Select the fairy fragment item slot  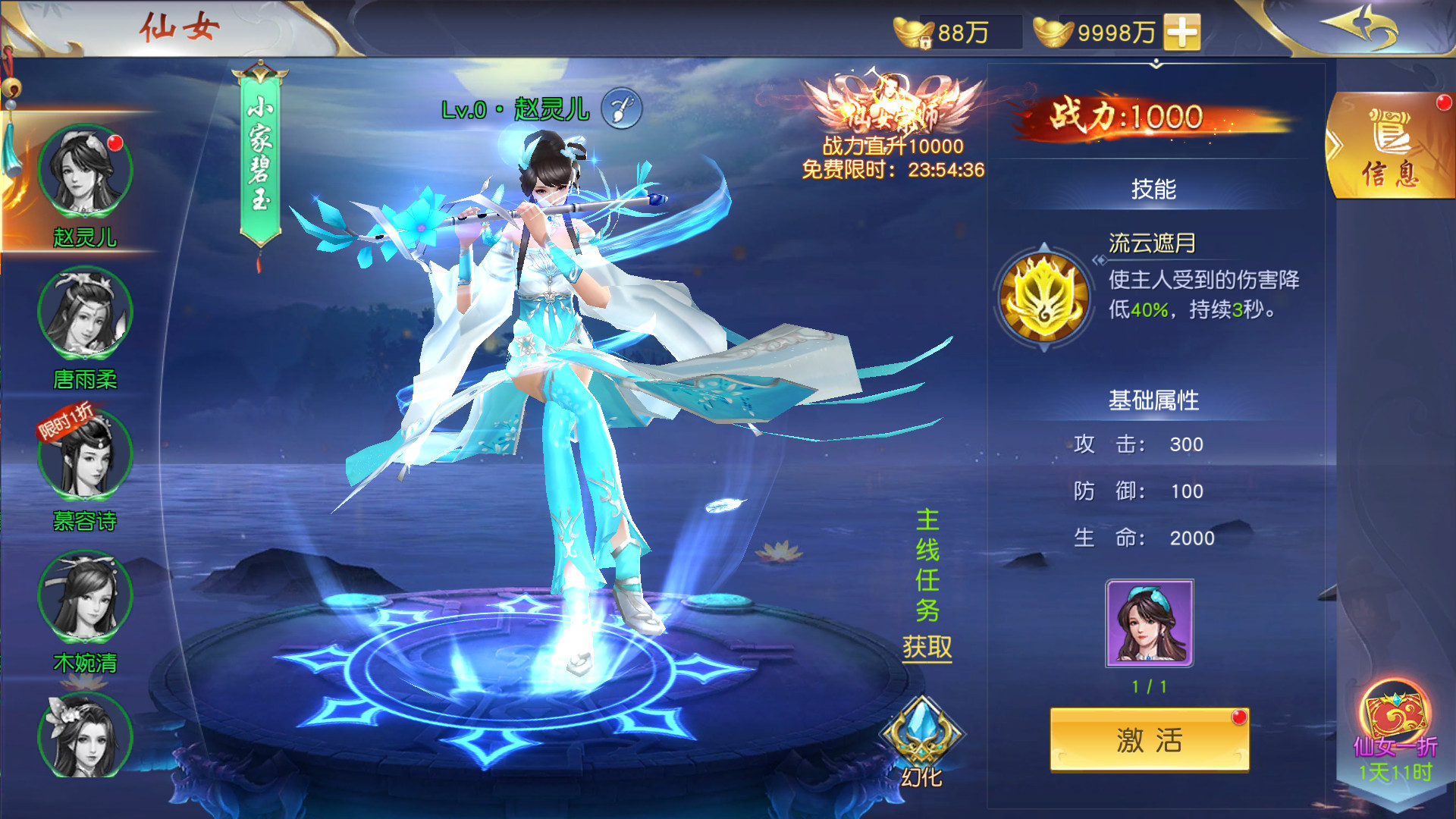1149,623
